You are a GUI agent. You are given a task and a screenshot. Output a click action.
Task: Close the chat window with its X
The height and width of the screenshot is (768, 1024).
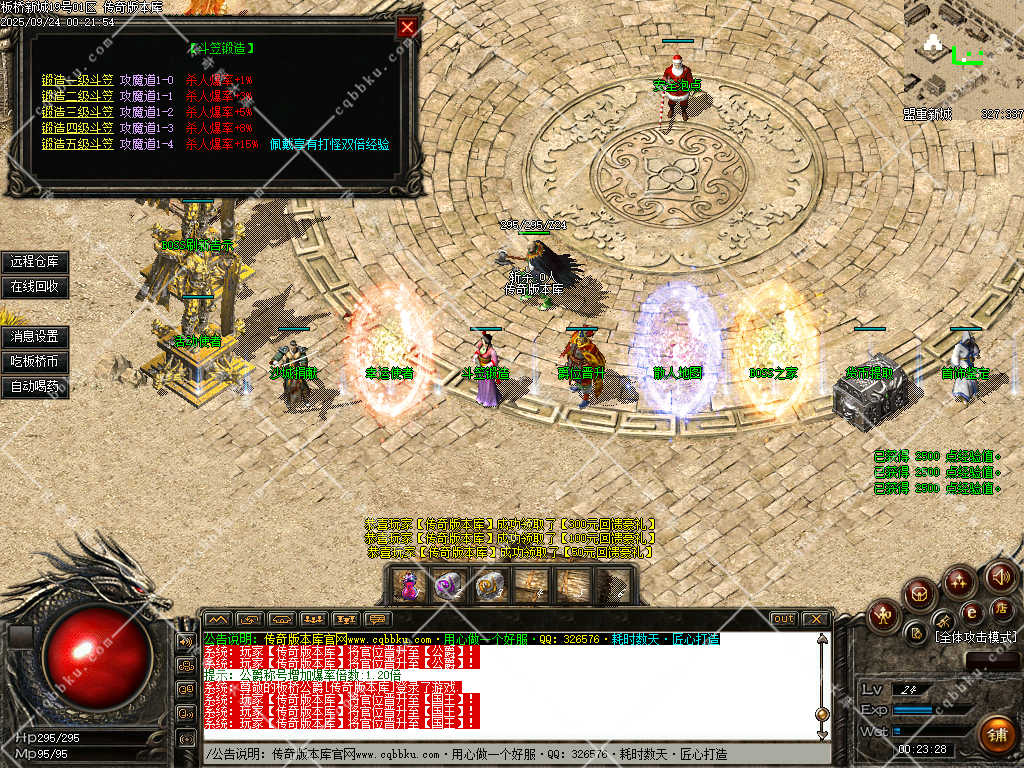point(815,619)
